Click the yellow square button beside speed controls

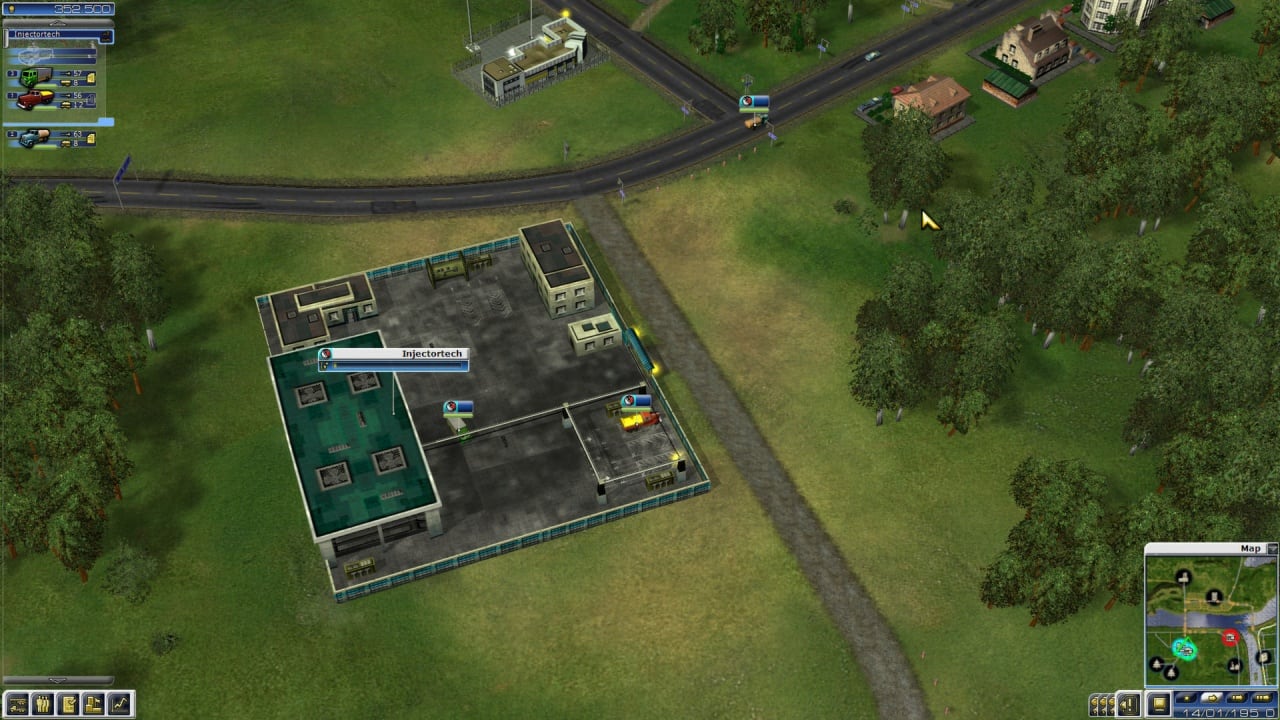coord(1158,705)
